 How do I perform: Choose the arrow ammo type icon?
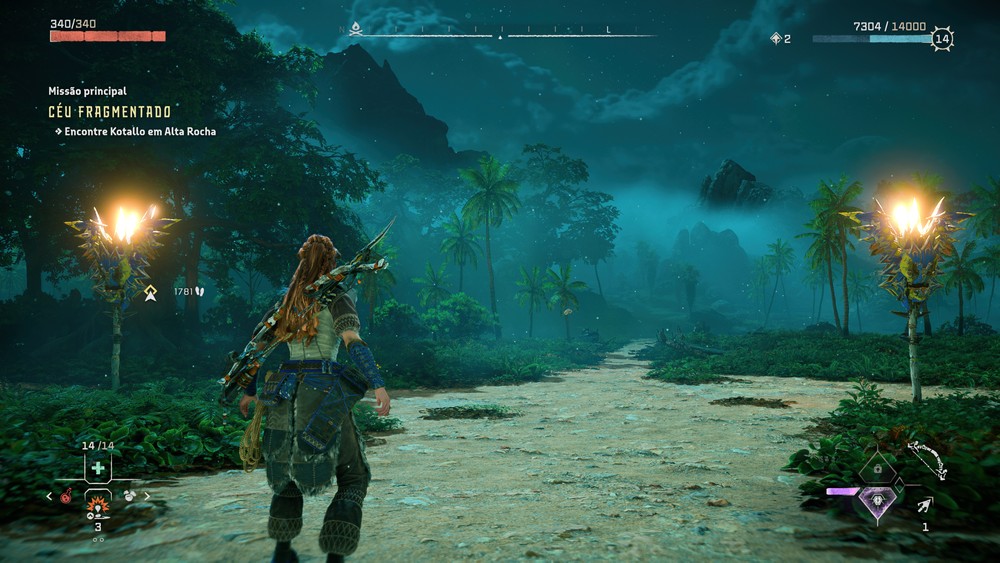925,506
